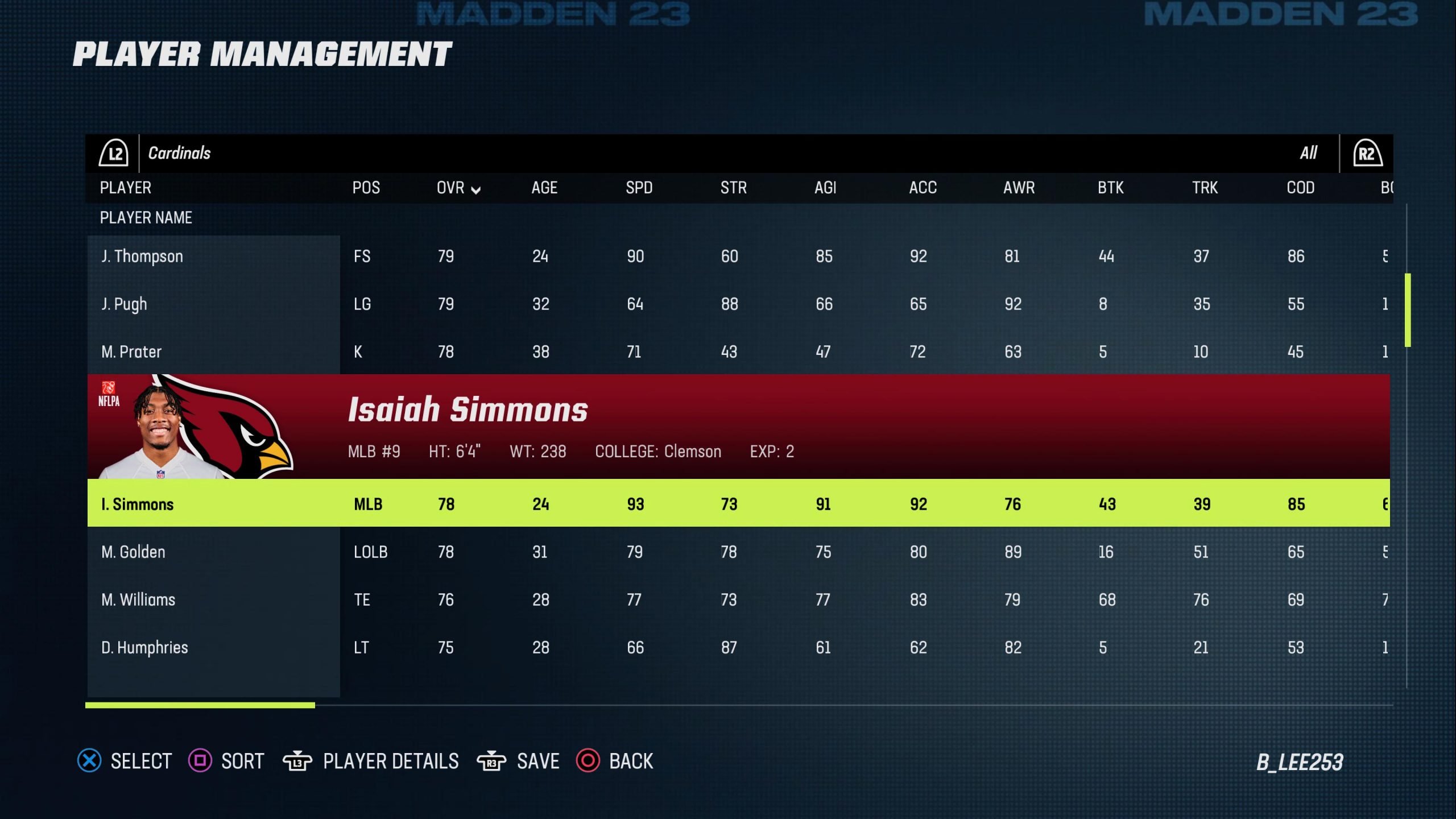Image resolution: width=1456 pixels, height=819 pixels.
Task: Choose J. Pugh from the roster
Action: pyautogui.click(x=124, y=304)
